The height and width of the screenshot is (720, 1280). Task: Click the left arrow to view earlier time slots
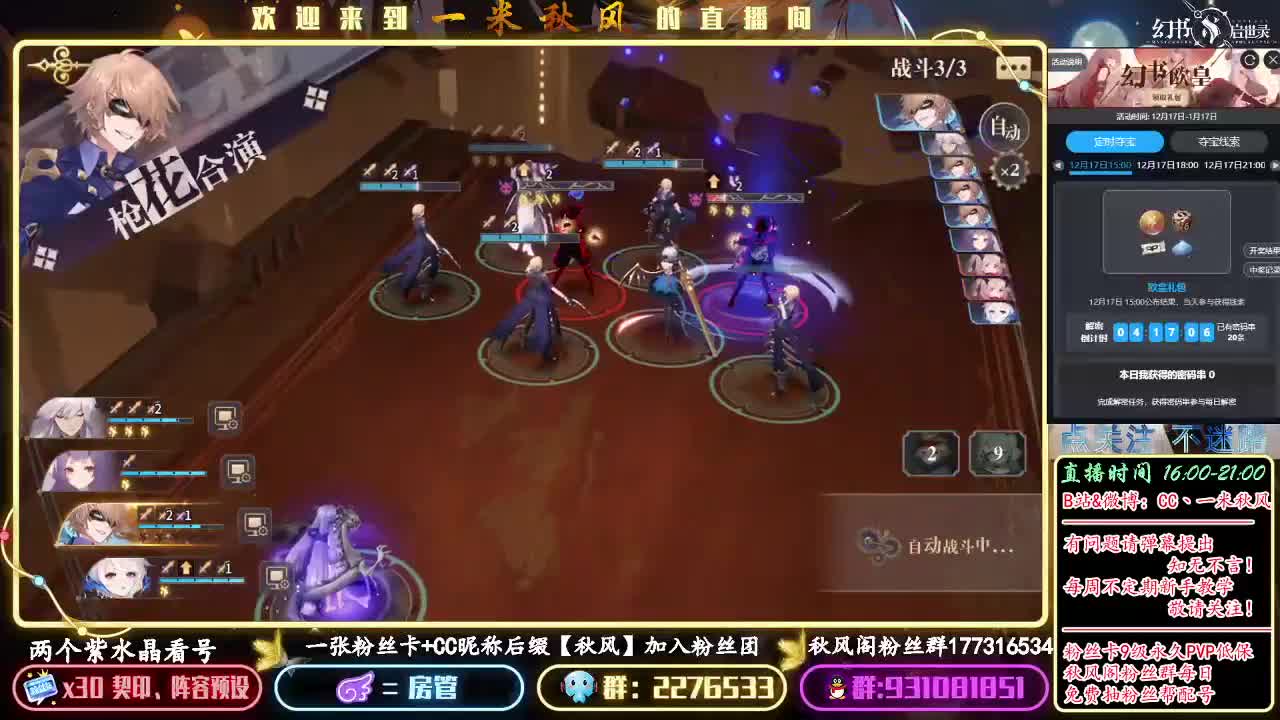pos(1057,165)
